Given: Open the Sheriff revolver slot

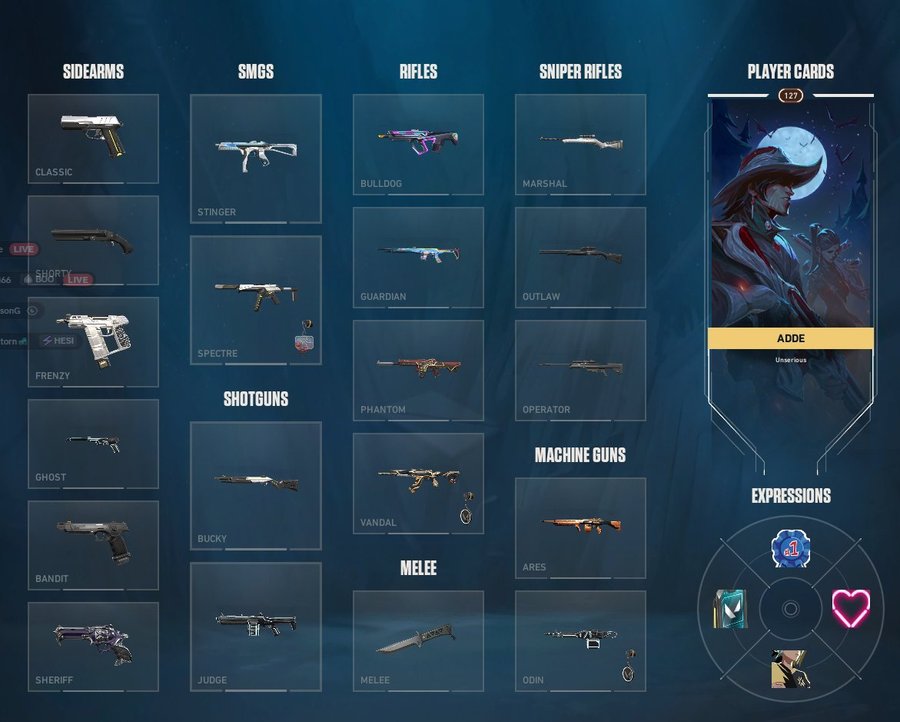Looking at the screenshot, I should pyautogui.click(x=93, y=646).
